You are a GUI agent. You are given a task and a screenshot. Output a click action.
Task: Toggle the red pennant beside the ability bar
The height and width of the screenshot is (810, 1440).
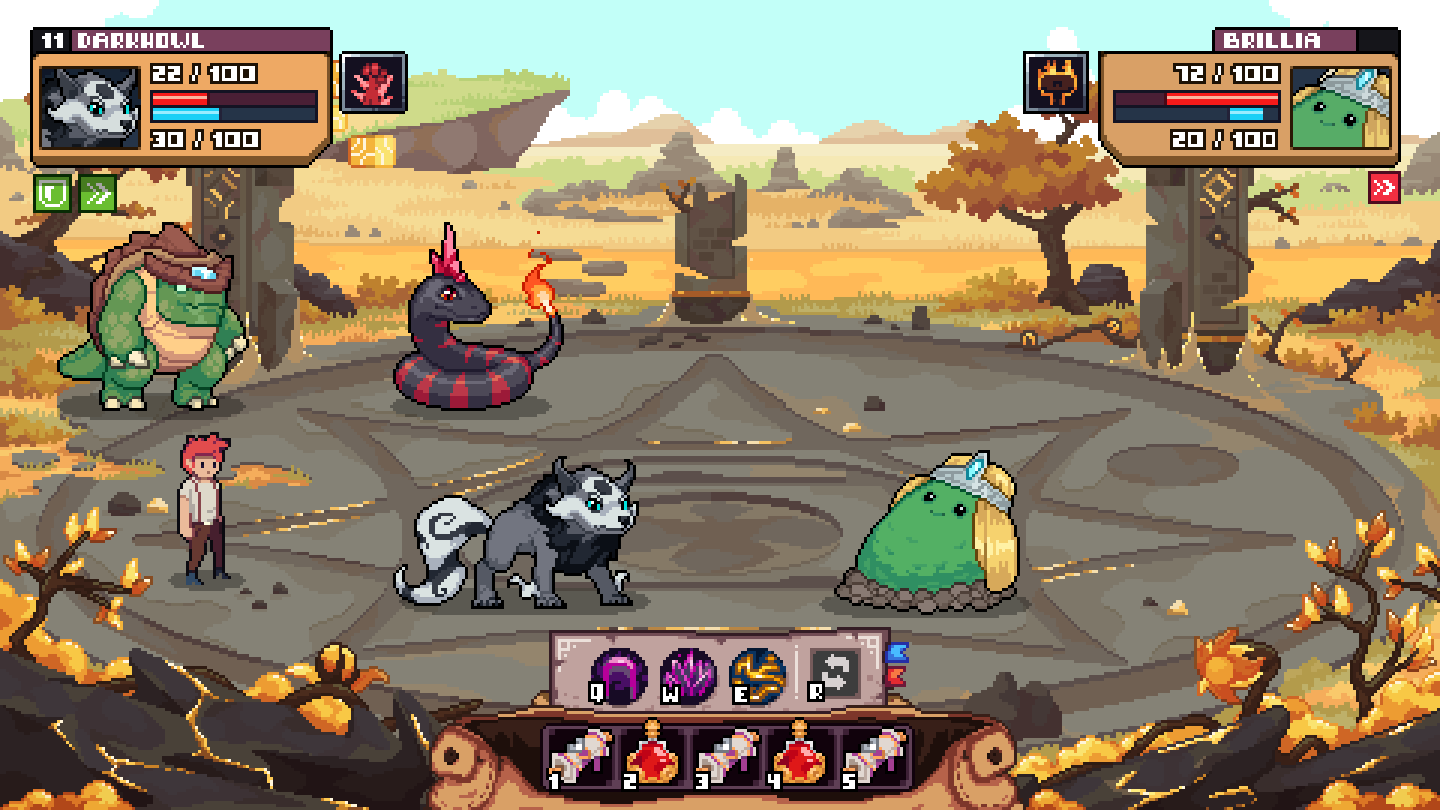click(895, 677)
